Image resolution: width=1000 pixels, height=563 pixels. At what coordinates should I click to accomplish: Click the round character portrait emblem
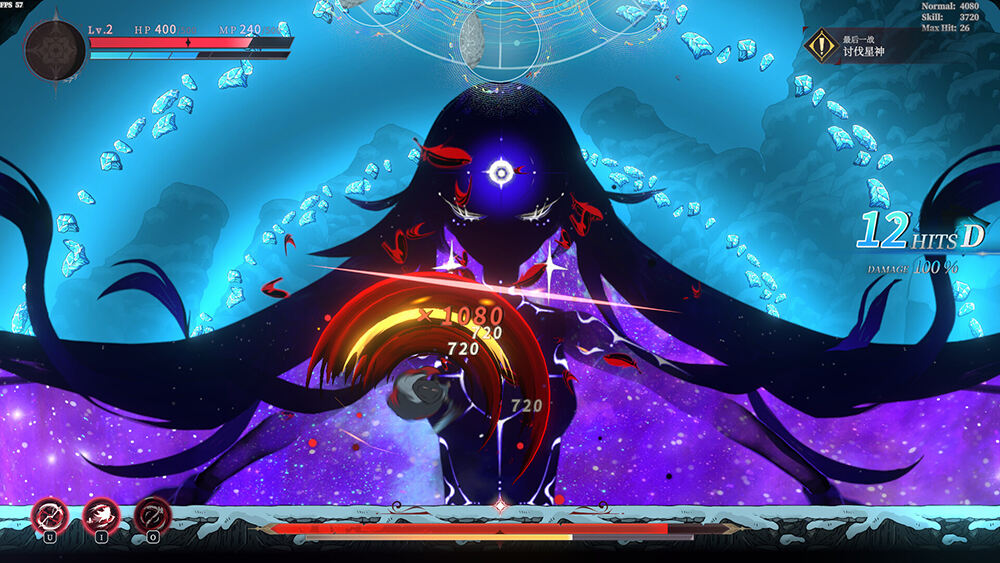(54, 49)
